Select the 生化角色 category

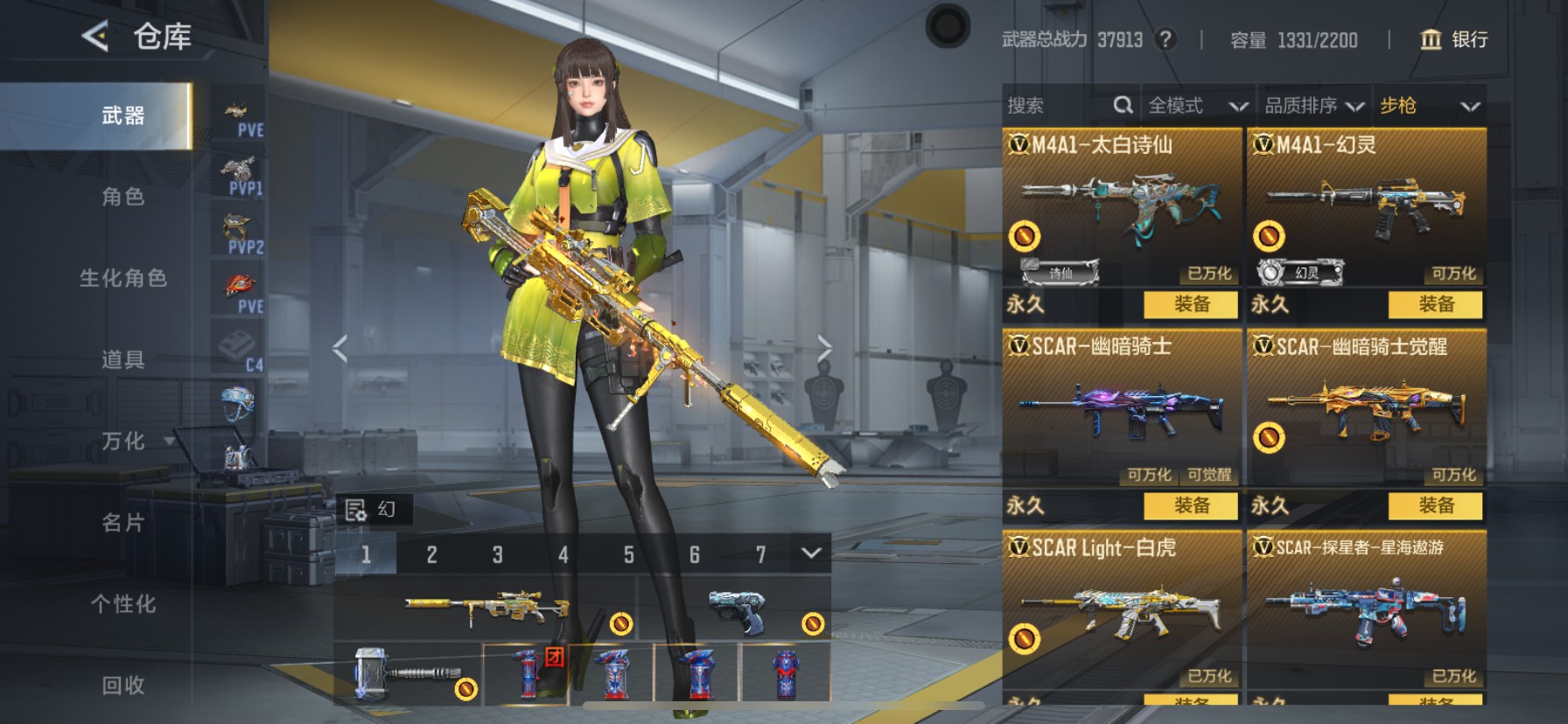point(122,278)
